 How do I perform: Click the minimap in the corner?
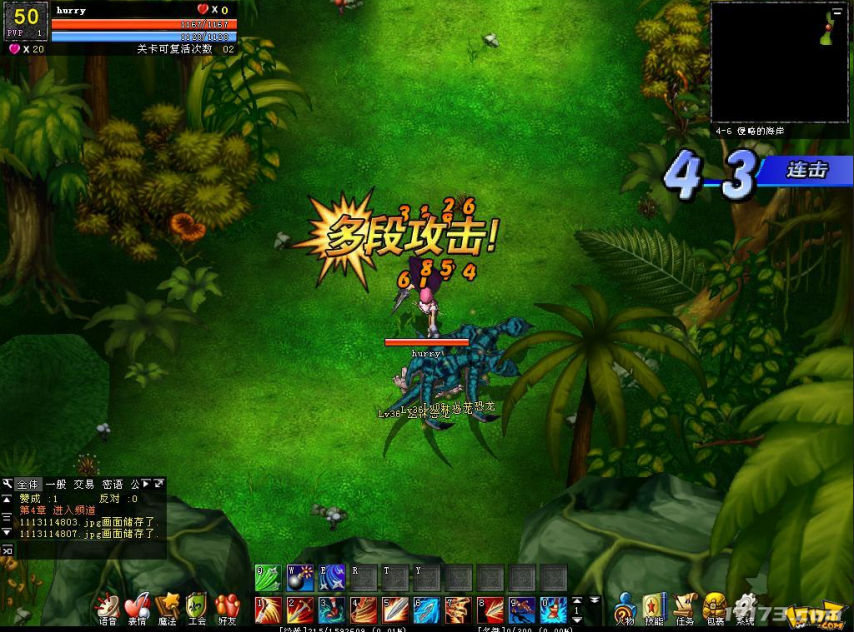pyautogui.click(x=780, y=62)
